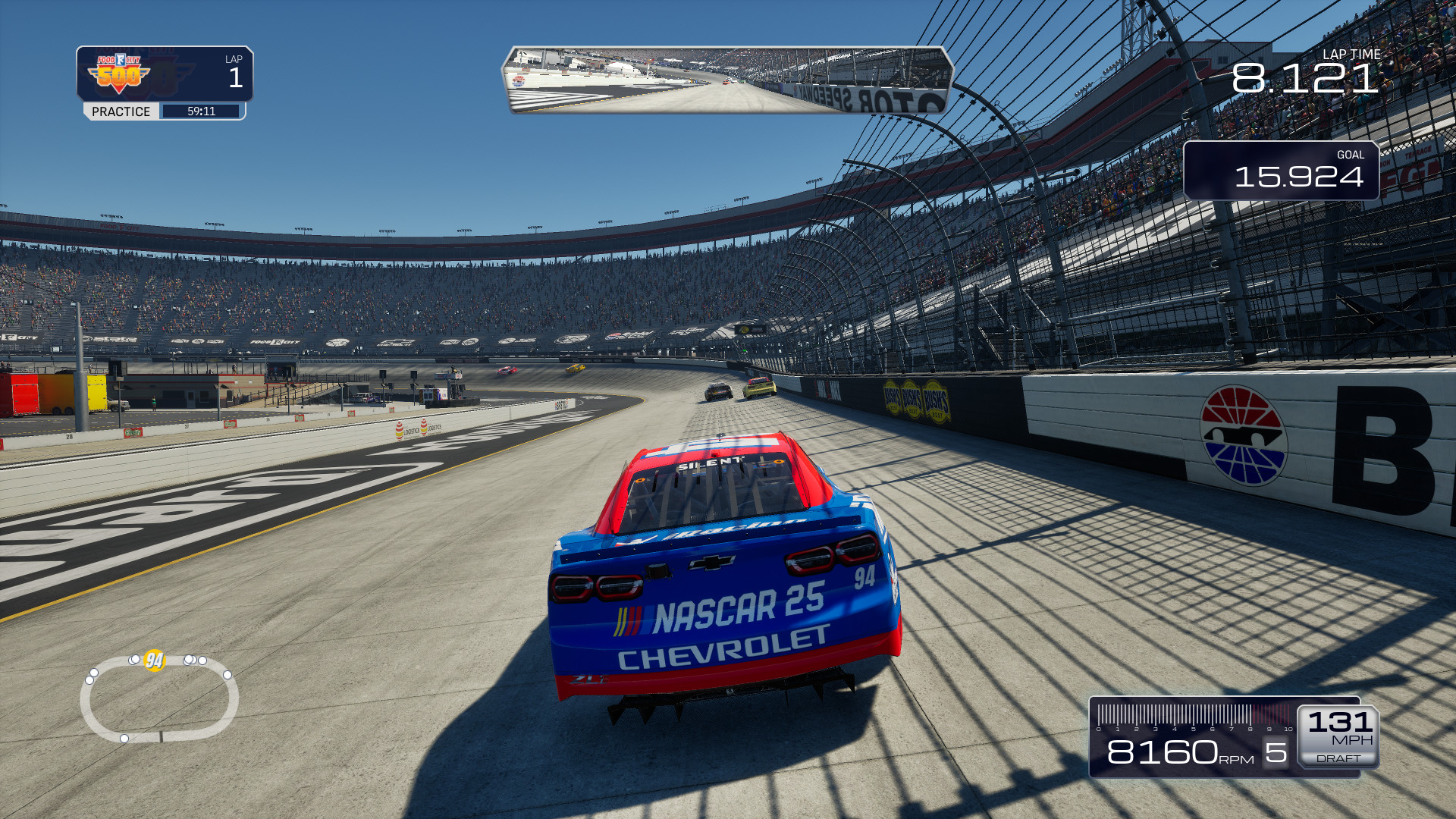Click the Food City 500 event logo
Screen dimensions: 1456x819
119,74
